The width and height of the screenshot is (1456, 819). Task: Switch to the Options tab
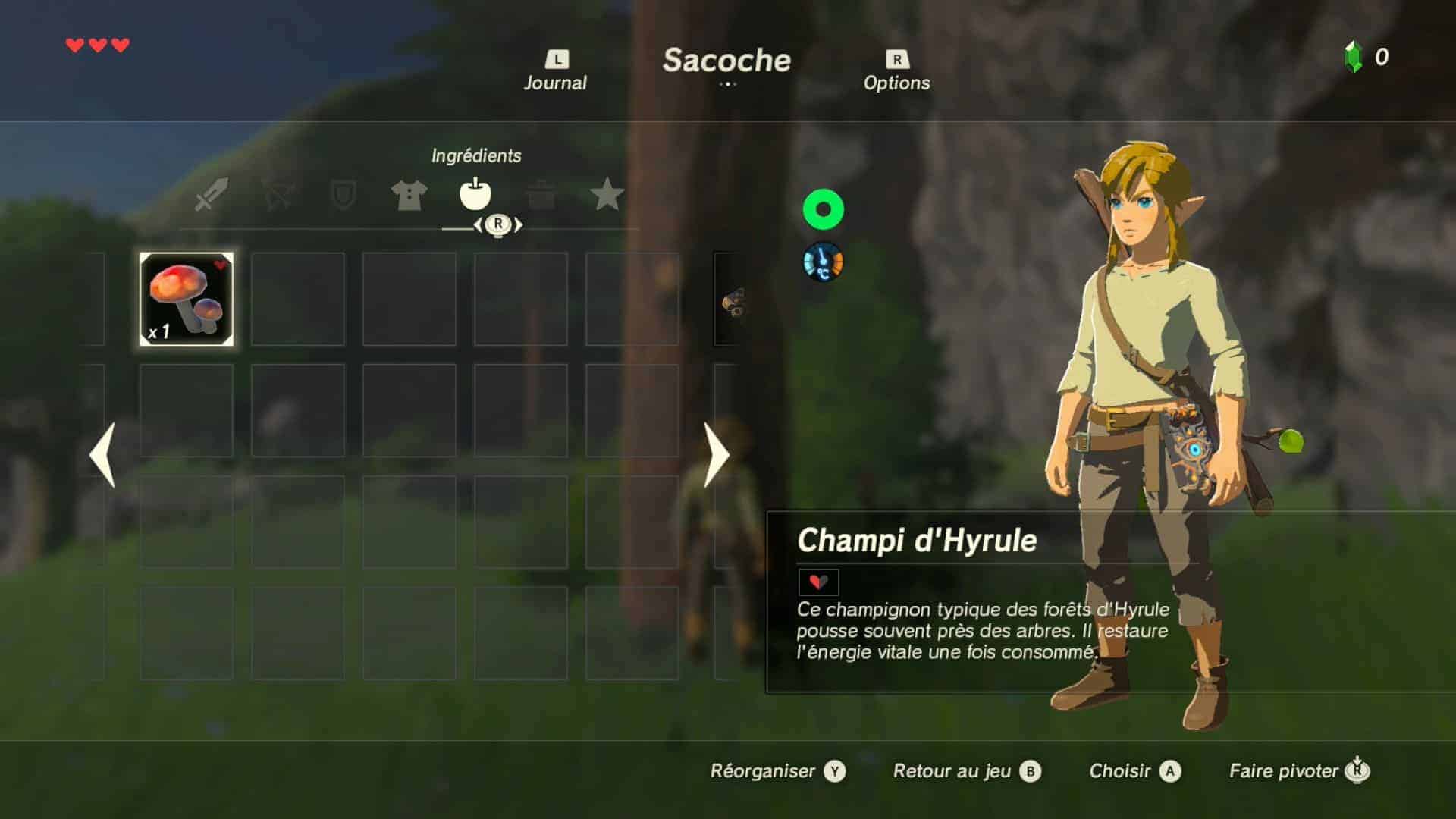(x=896, y=73)
